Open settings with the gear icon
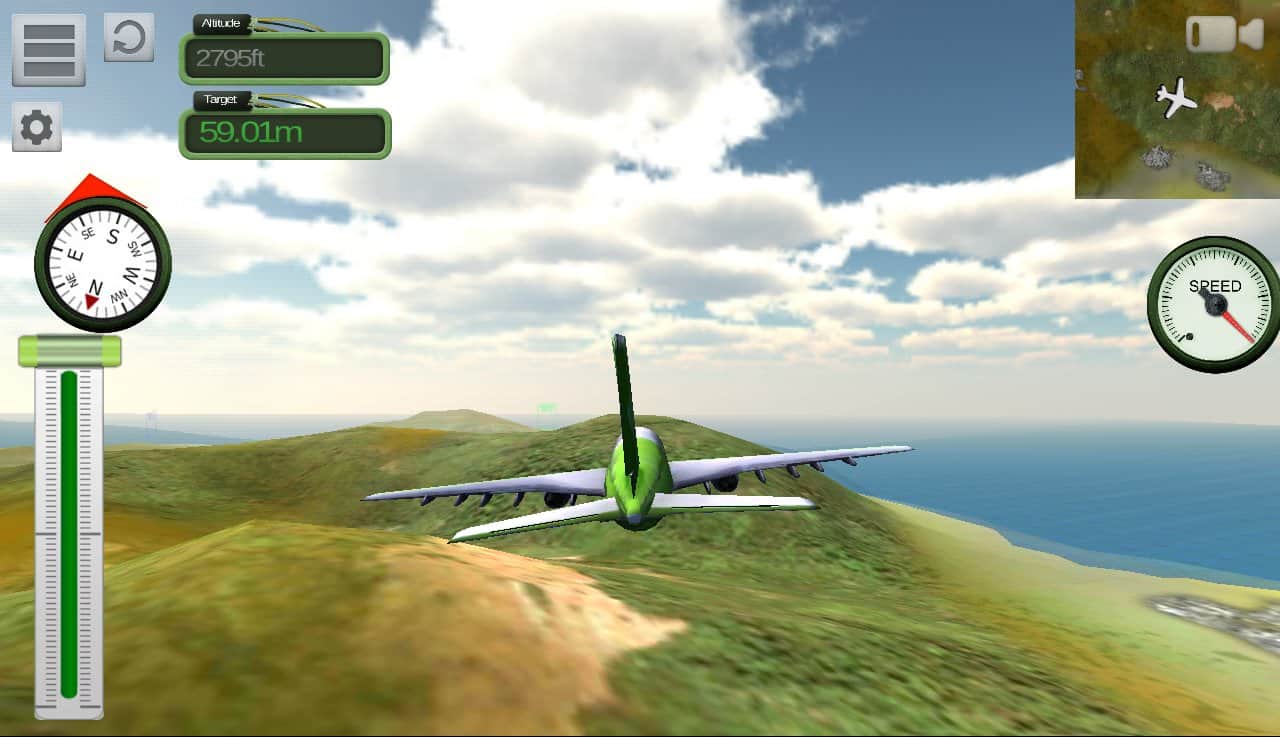This screenshot has height=737, width=1280. (37, 127)
